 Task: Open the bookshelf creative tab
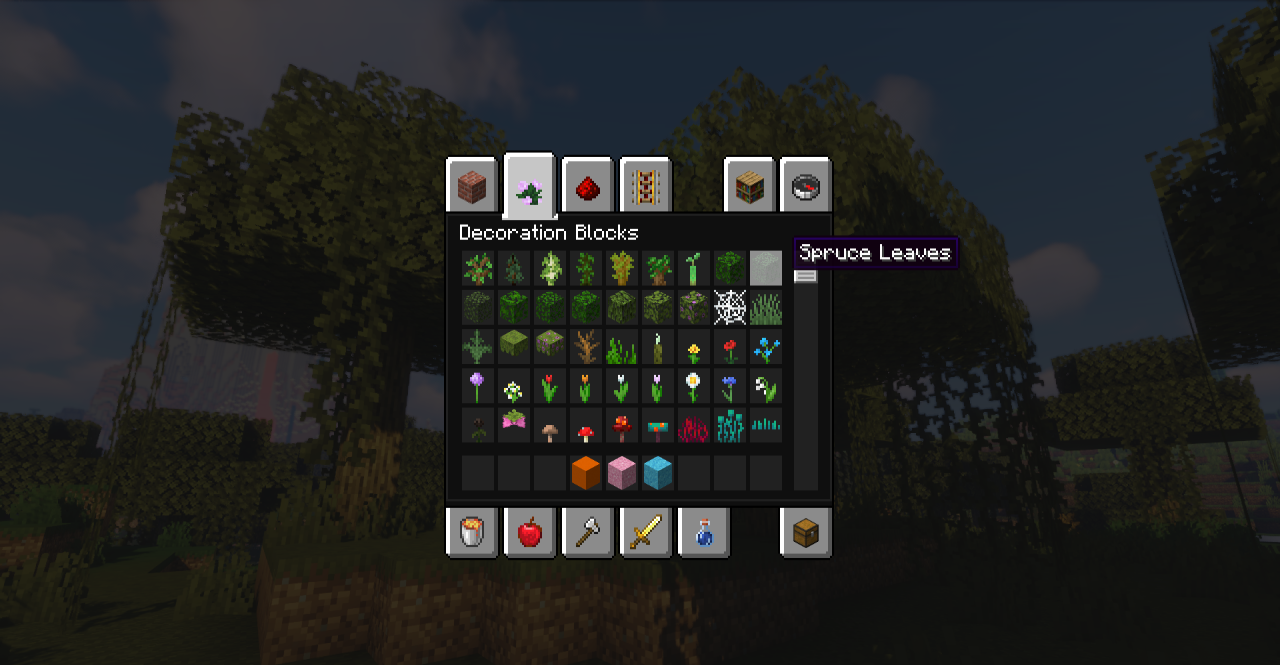[x=749, y=186]
